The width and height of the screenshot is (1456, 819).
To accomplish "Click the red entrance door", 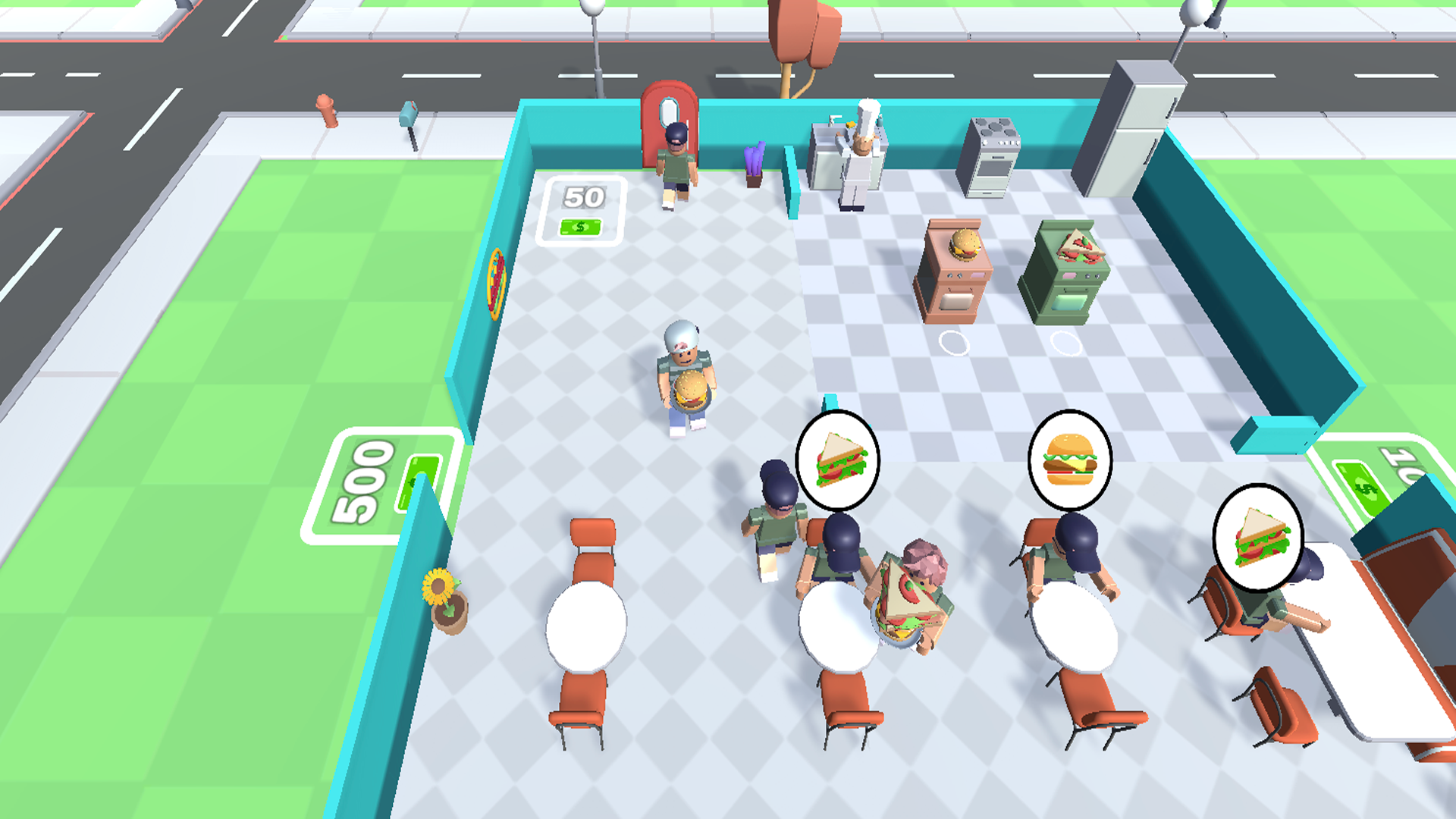I will click(669, 123).
